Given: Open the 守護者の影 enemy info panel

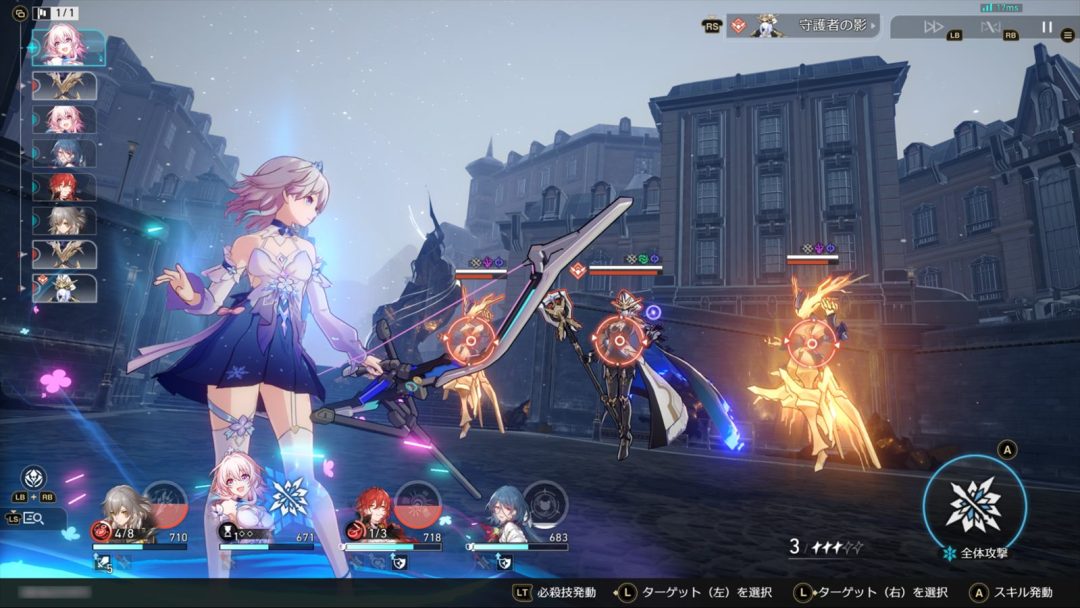Looking at the screenshot, I should coord(802,26).
